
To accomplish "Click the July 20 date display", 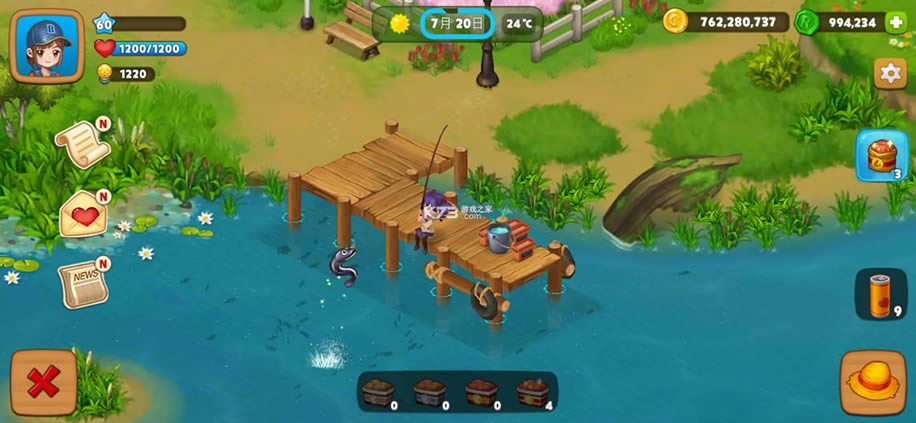I will pyautogui.click(x=457, y=22).
